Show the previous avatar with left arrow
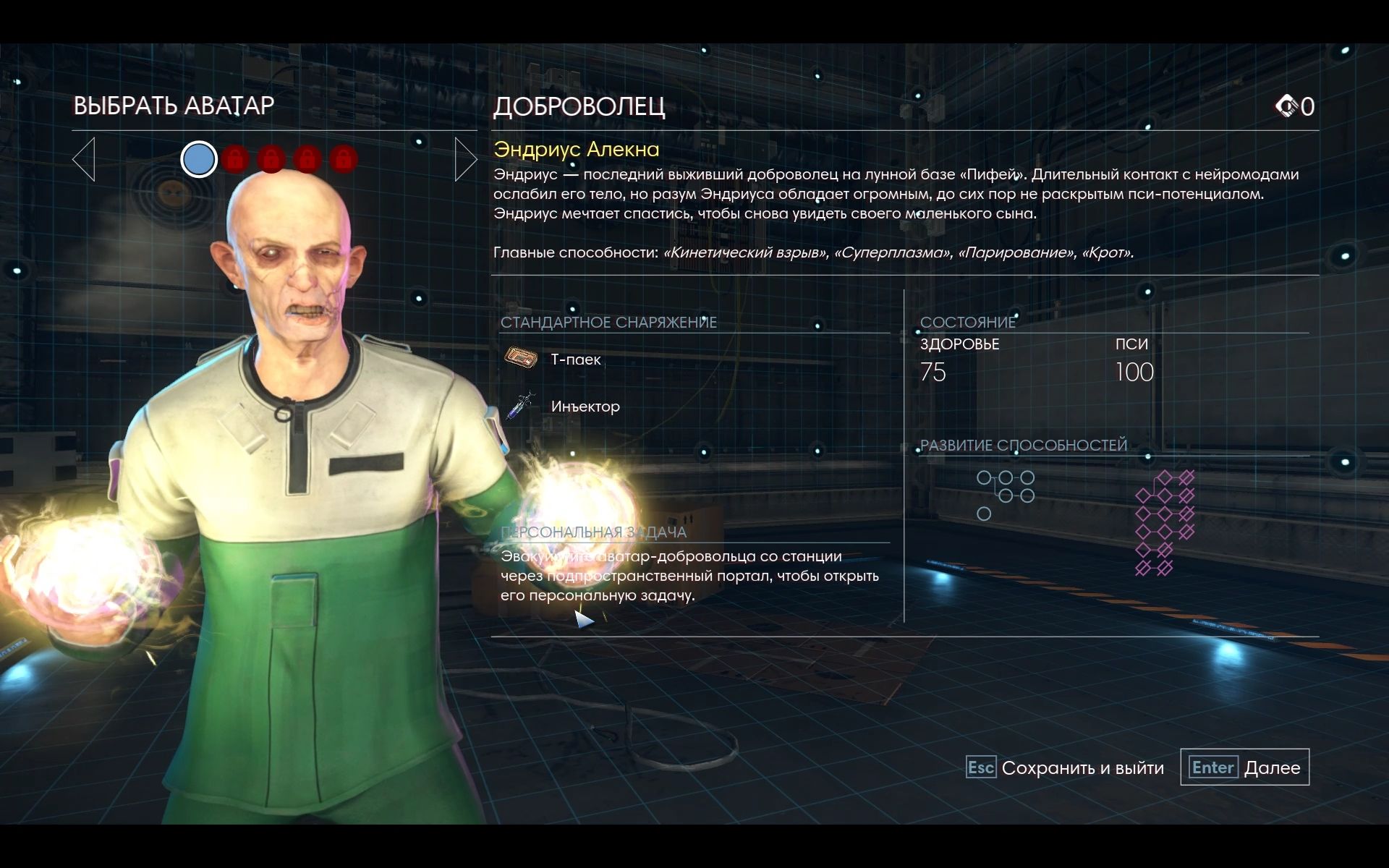Viewport: 1389px width, 868px height. pos(84,159)
